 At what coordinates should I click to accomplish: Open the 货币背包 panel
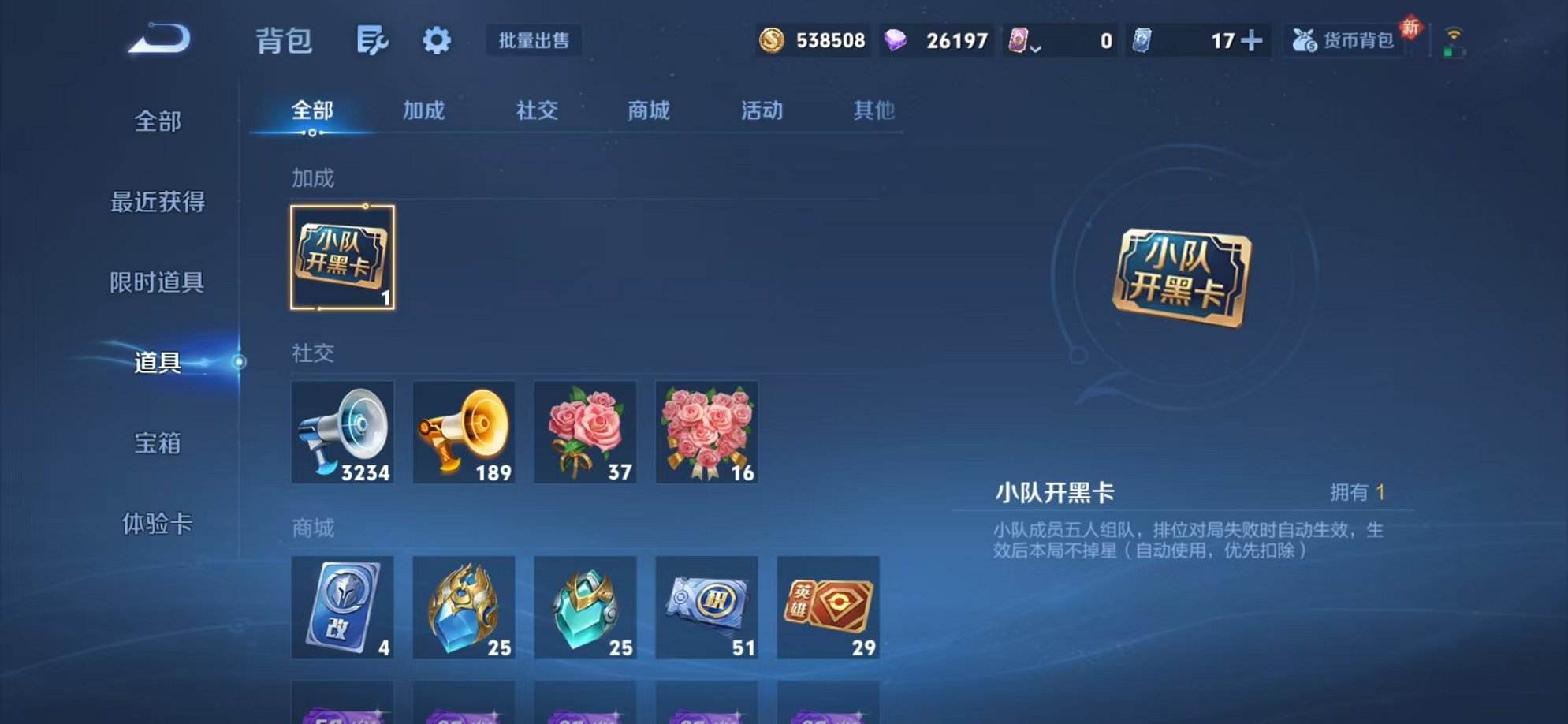point(1342,41)
